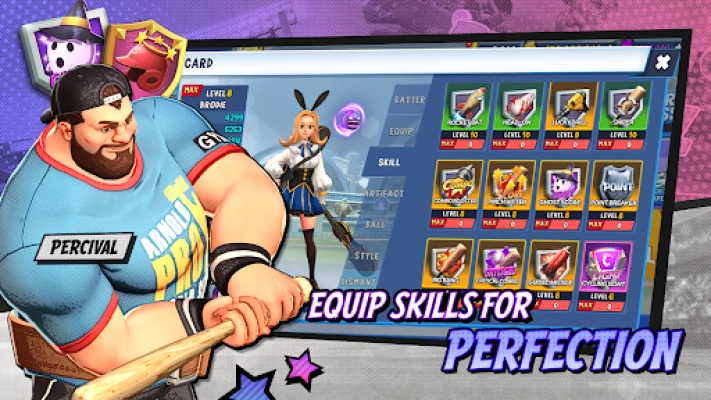This screenshot has height=400, width=711.
Task: Select the purple Cycling Light skill card
Action: [609, 268]
